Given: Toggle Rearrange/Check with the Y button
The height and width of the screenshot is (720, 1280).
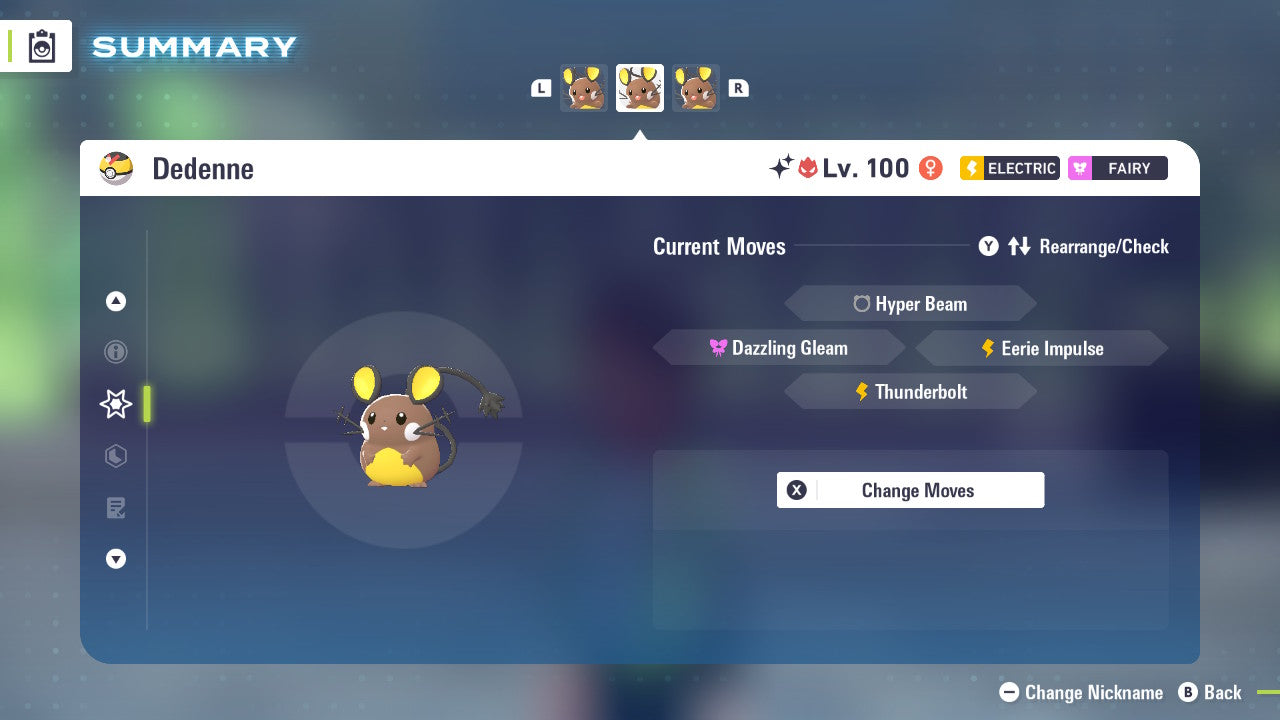Looking at the screenshot, I should [988, 246].
